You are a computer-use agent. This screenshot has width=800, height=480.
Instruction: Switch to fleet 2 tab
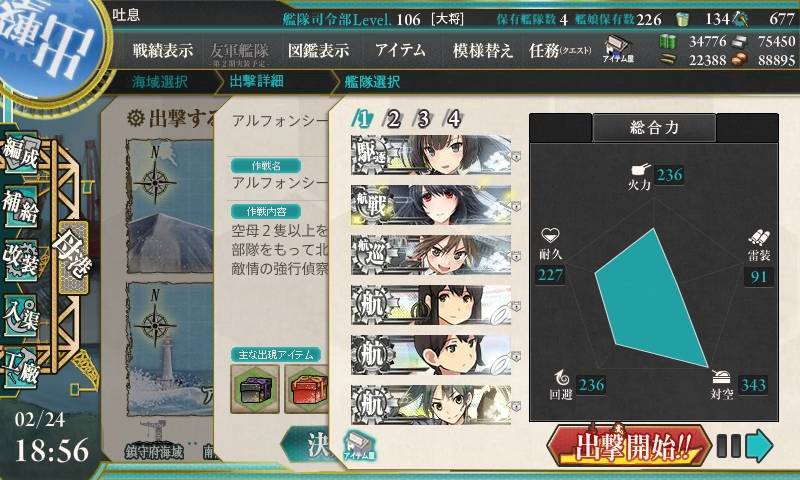[x=394, y=119]
